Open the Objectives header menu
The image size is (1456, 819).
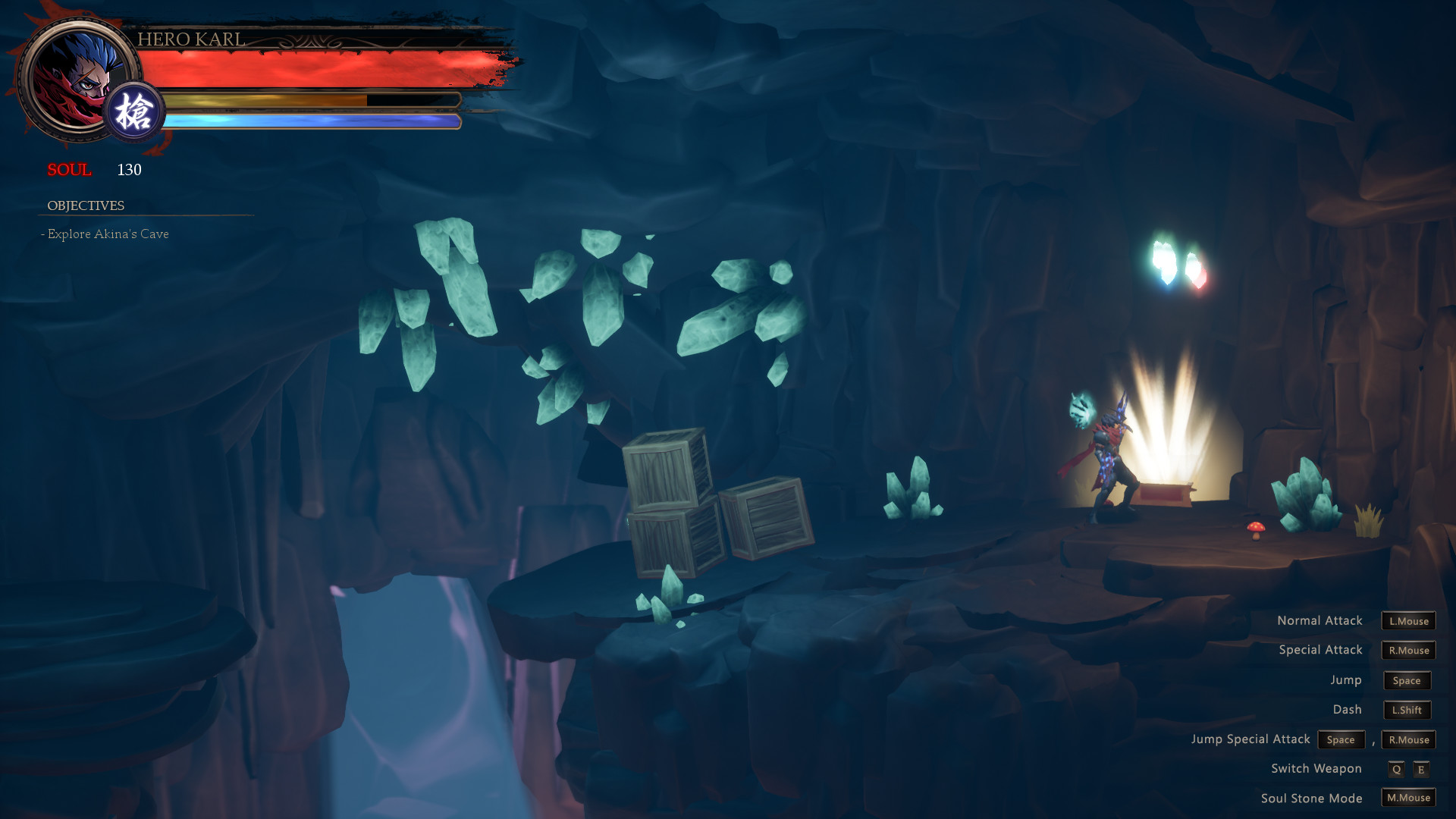click(86, 205)
